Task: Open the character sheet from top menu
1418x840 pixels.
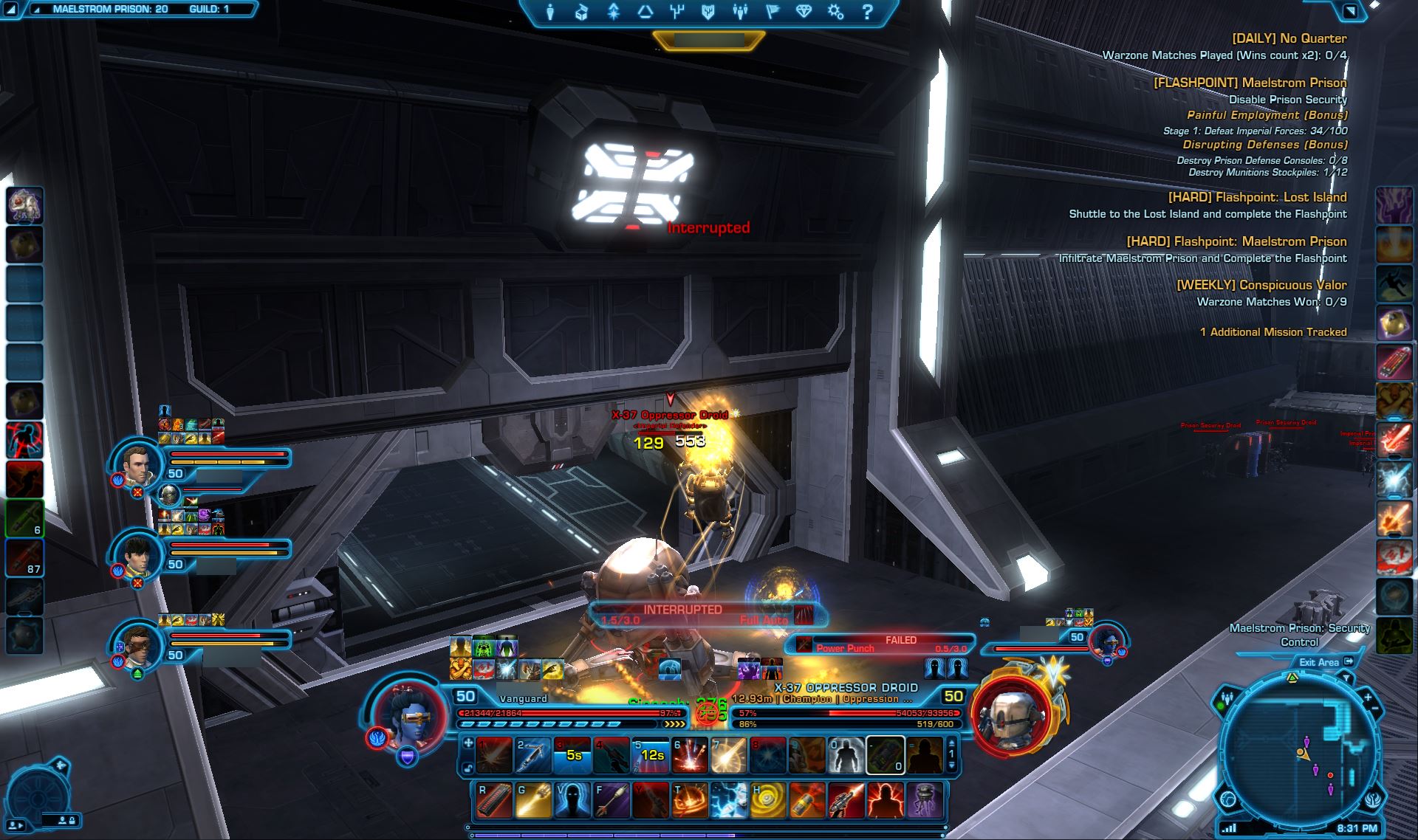Action: [x=549, y=12]
